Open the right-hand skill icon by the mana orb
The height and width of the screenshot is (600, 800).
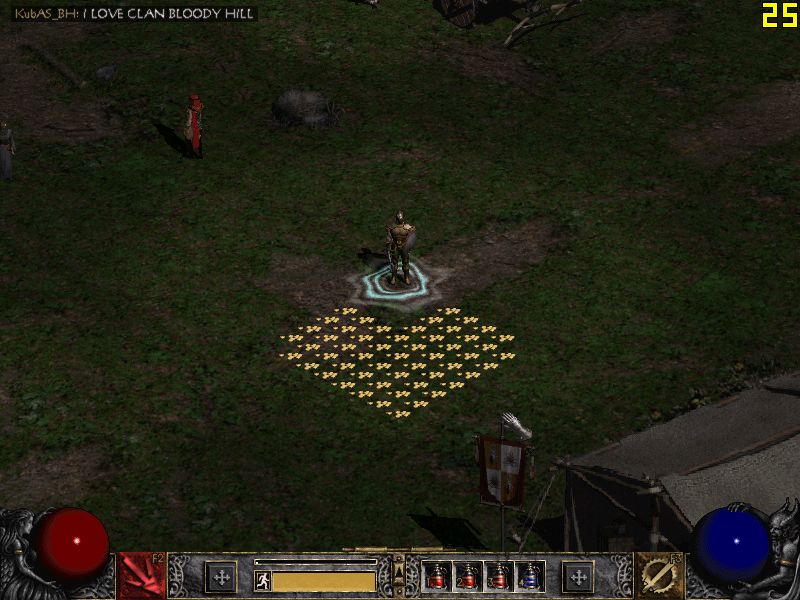point(659,576)
